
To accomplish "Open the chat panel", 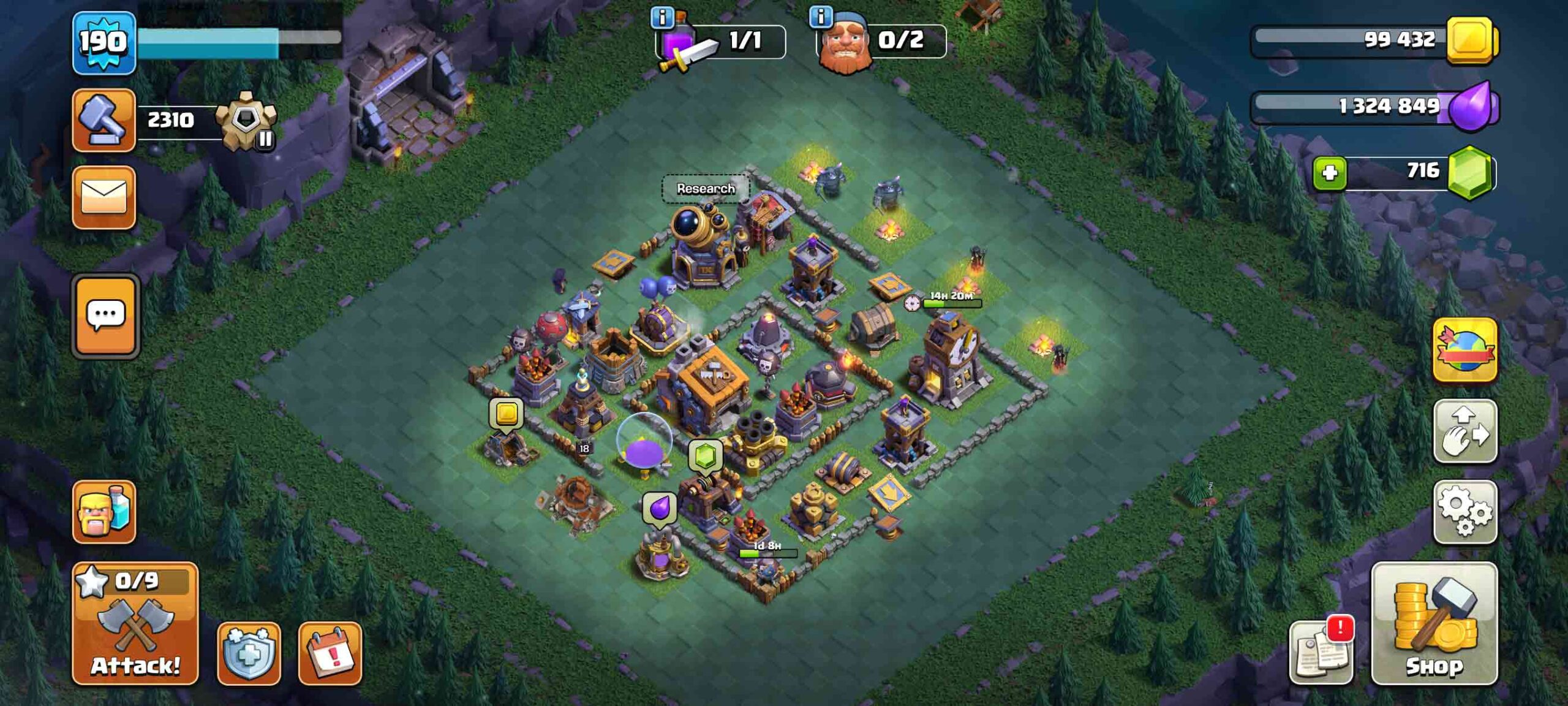I will pyautogui.click(x=106, y=316).
